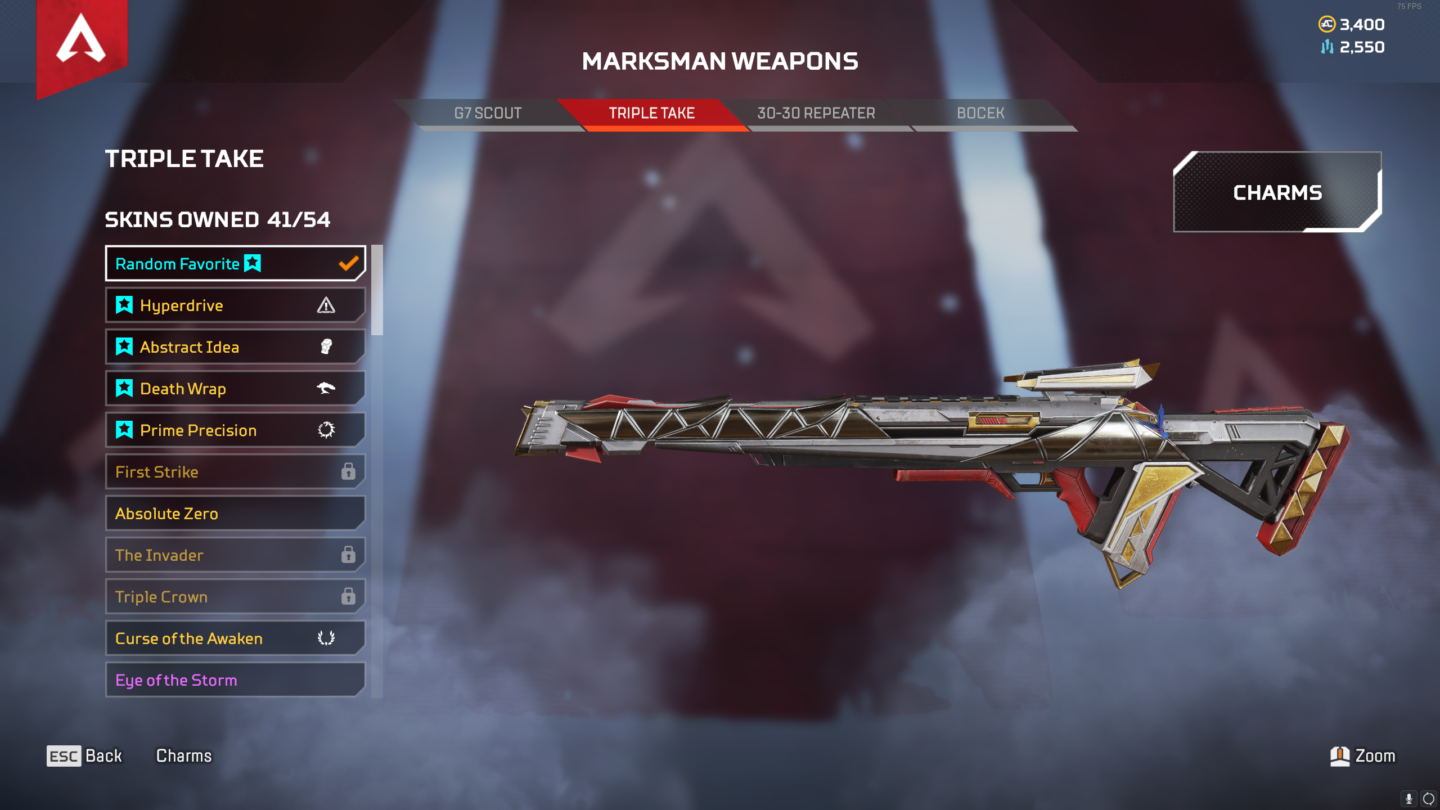Toggle favorite star on Death Wrap
The image size is (1440, 810).
coord(123,388)
